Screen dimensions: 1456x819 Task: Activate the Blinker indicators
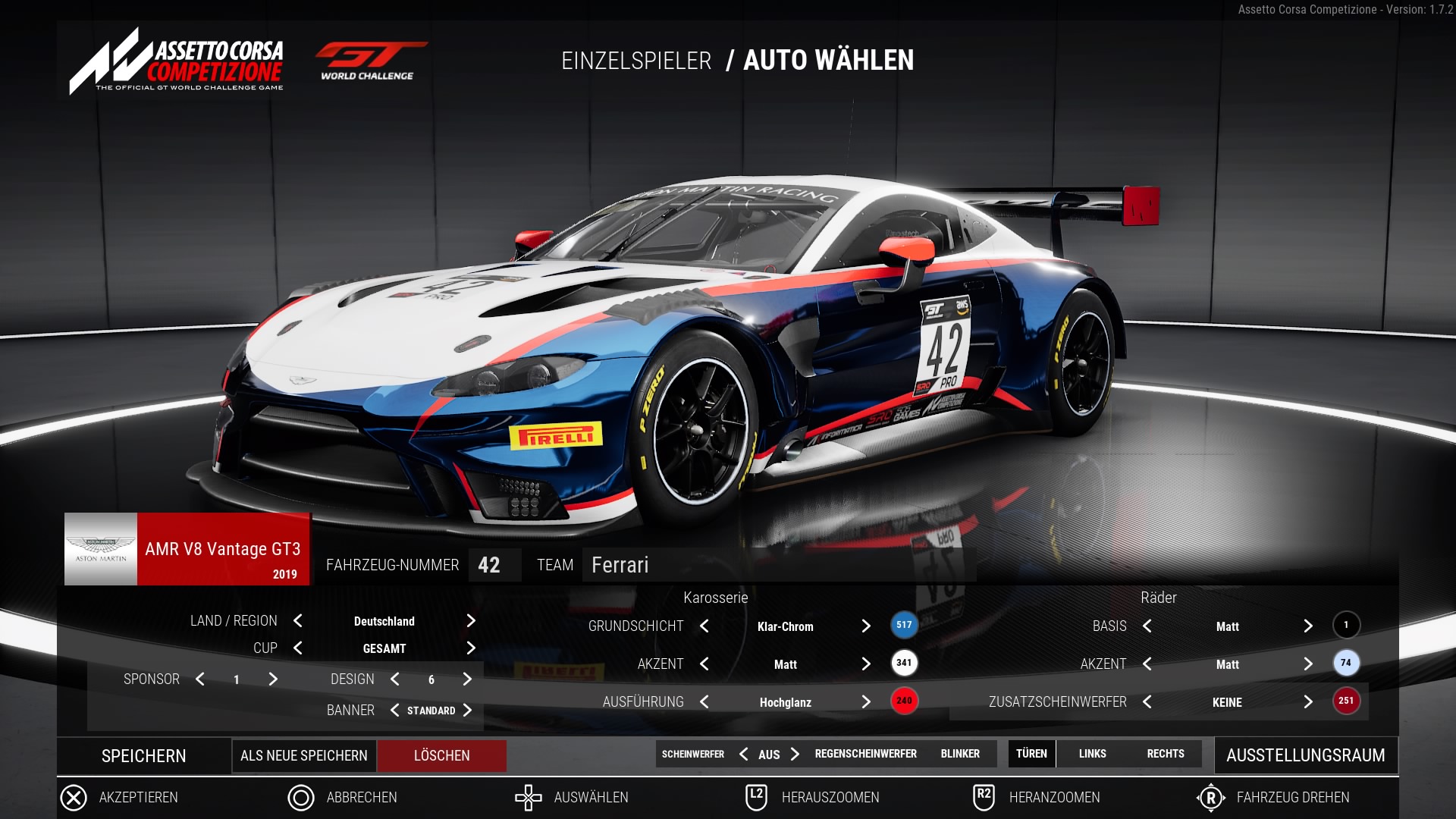pos(960,754)
